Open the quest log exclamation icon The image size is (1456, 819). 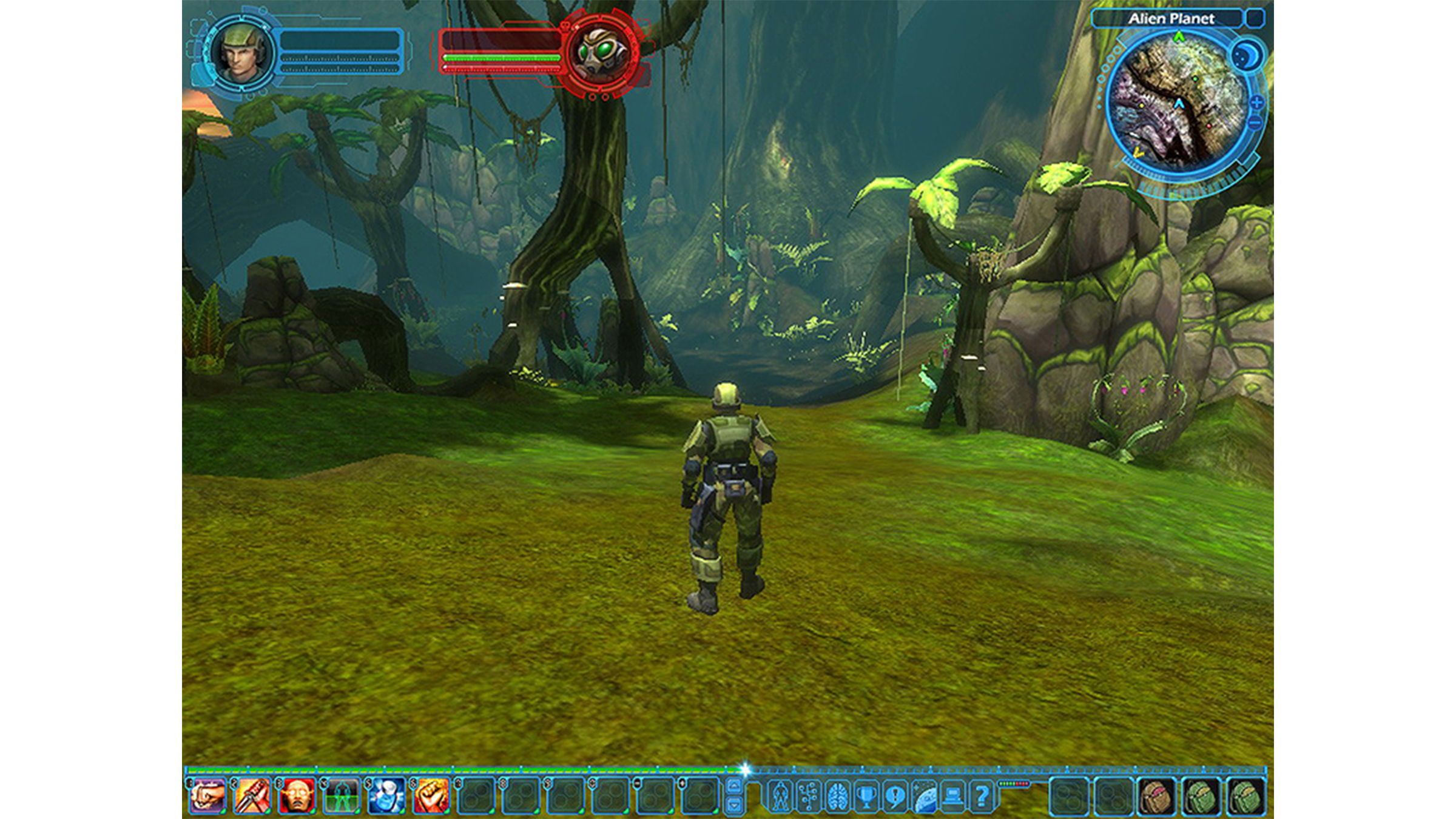point(895,796)
